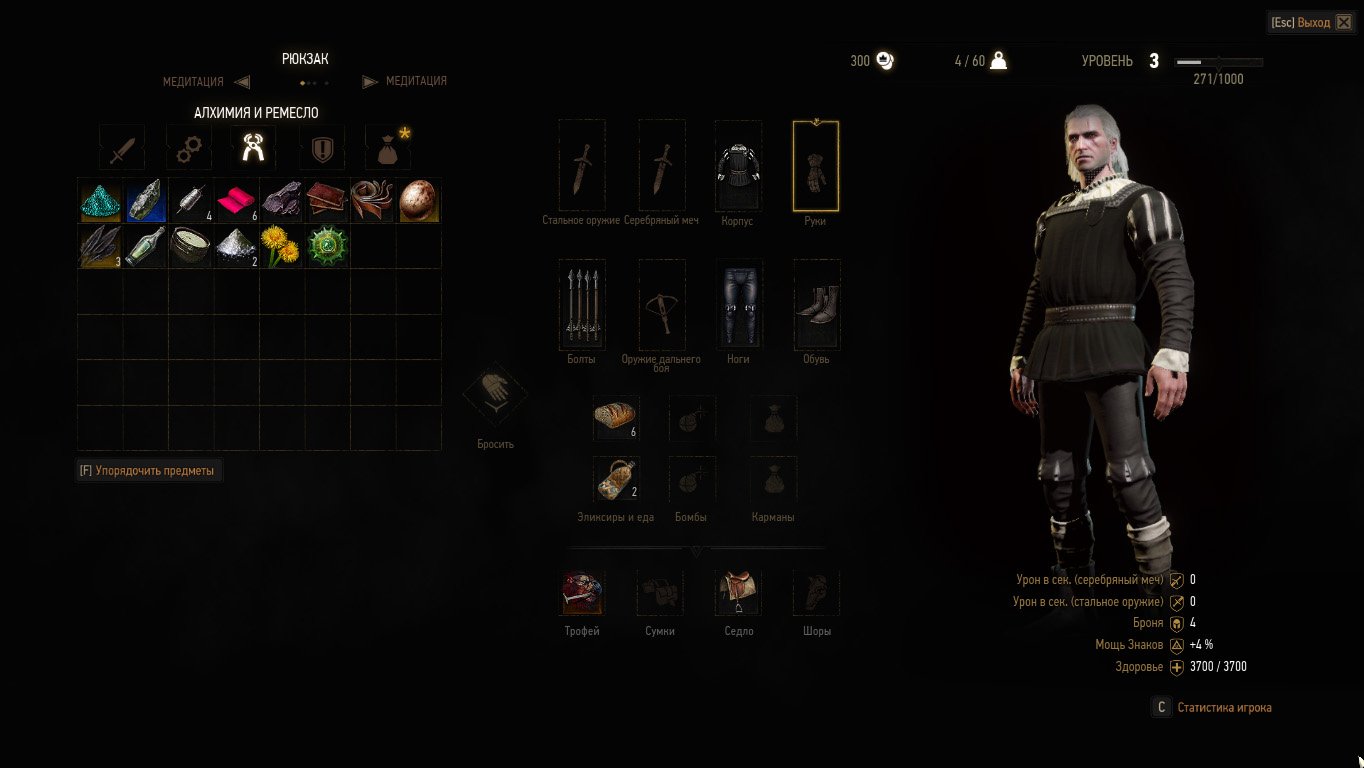This screenshot has width=1364, height=768.
Task: Select the shield quest items tab
Action: [x=321, y=149]
